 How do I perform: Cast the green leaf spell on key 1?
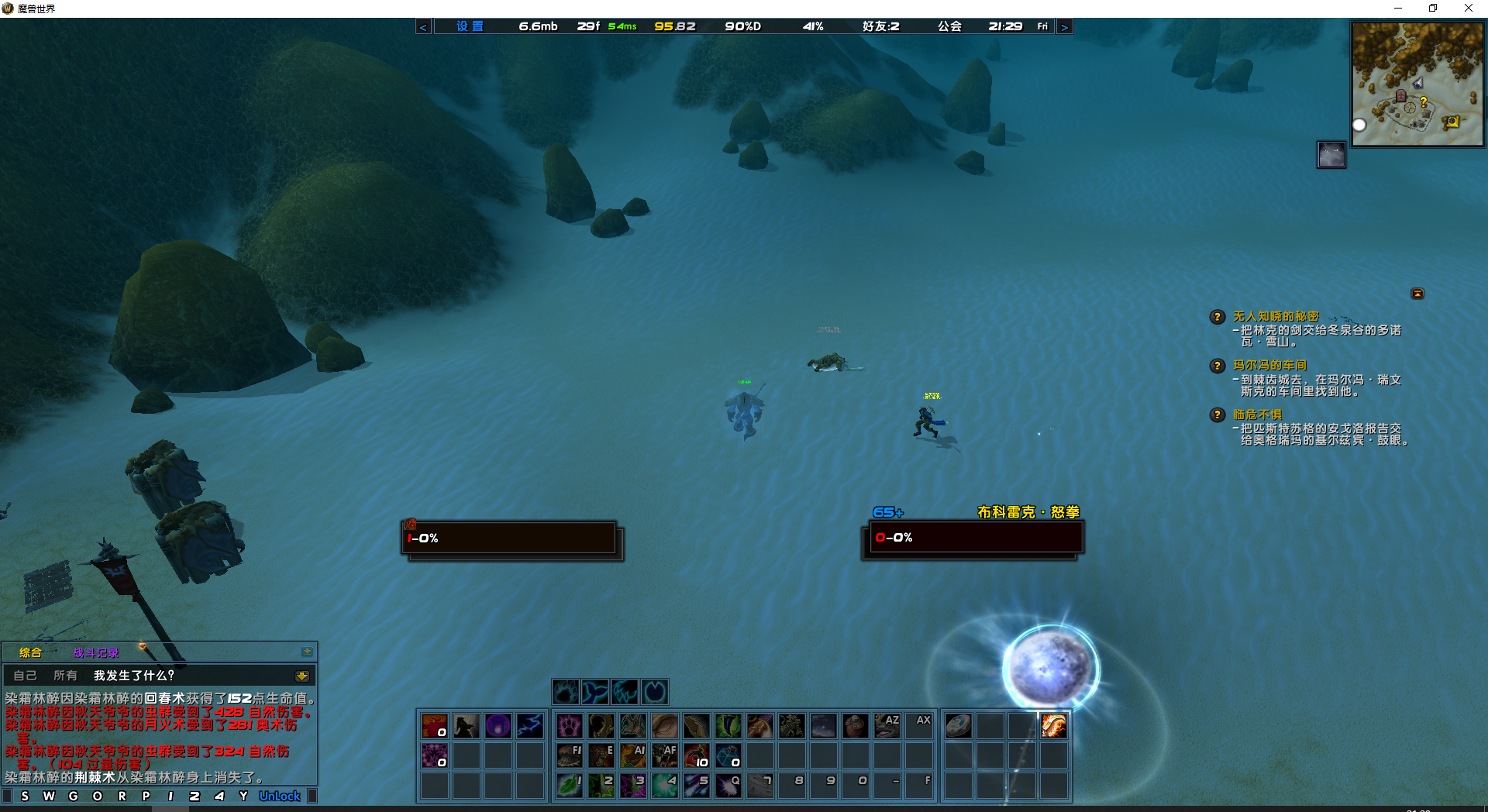tap(569, 786)
